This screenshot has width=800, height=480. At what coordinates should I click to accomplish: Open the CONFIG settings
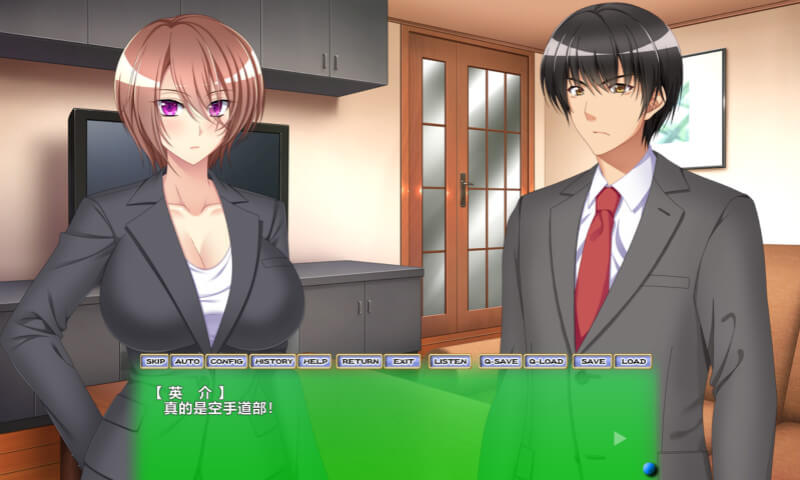227,361
